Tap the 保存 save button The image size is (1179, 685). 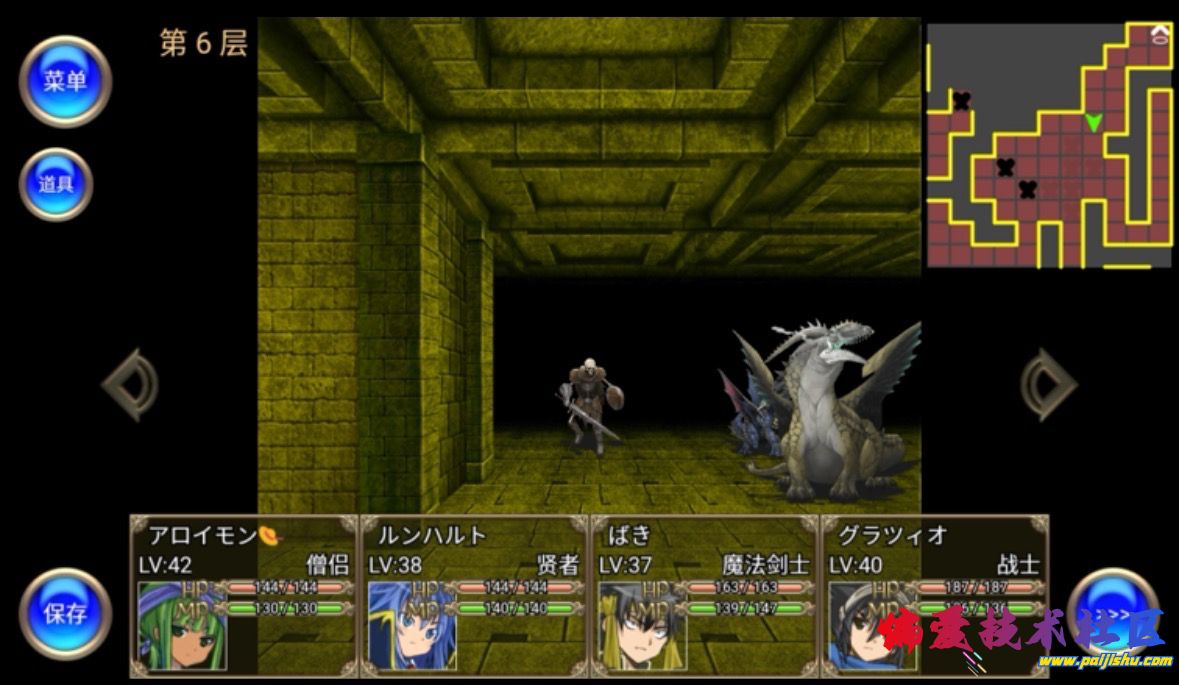pyautogui.click(x=65, y=613)
